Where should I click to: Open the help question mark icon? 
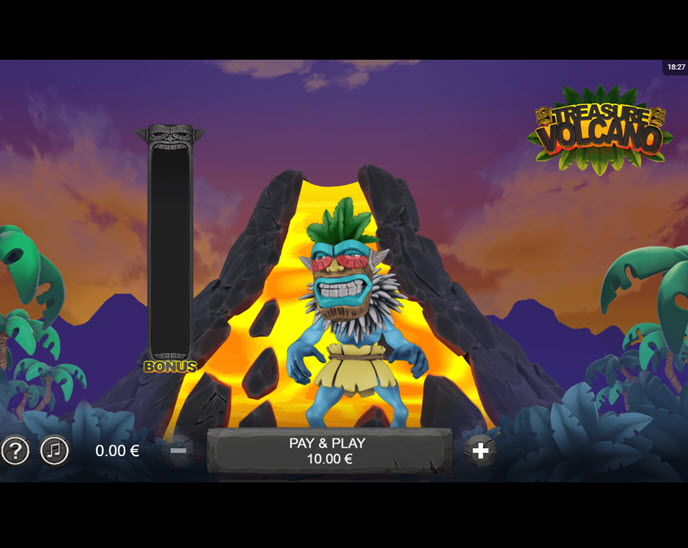15,451
